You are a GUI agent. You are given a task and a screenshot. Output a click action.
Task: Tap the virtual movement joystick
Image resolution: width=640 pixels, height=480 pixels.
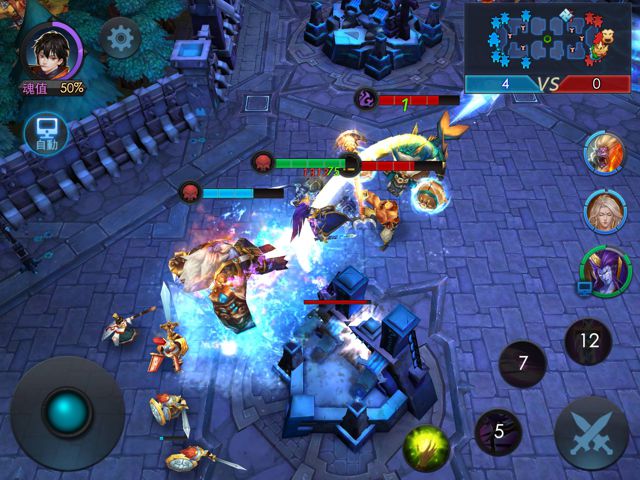coord(68,412)
